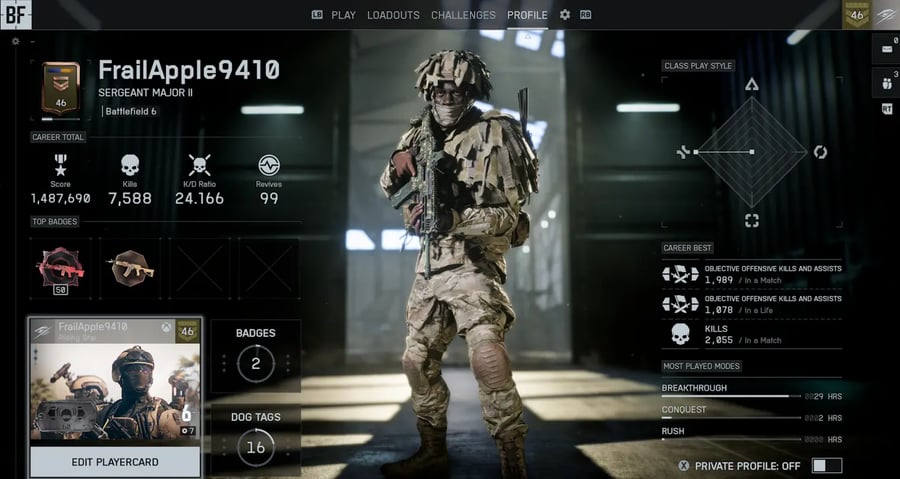Open settings via the gear icon

(x=565, y=15)
